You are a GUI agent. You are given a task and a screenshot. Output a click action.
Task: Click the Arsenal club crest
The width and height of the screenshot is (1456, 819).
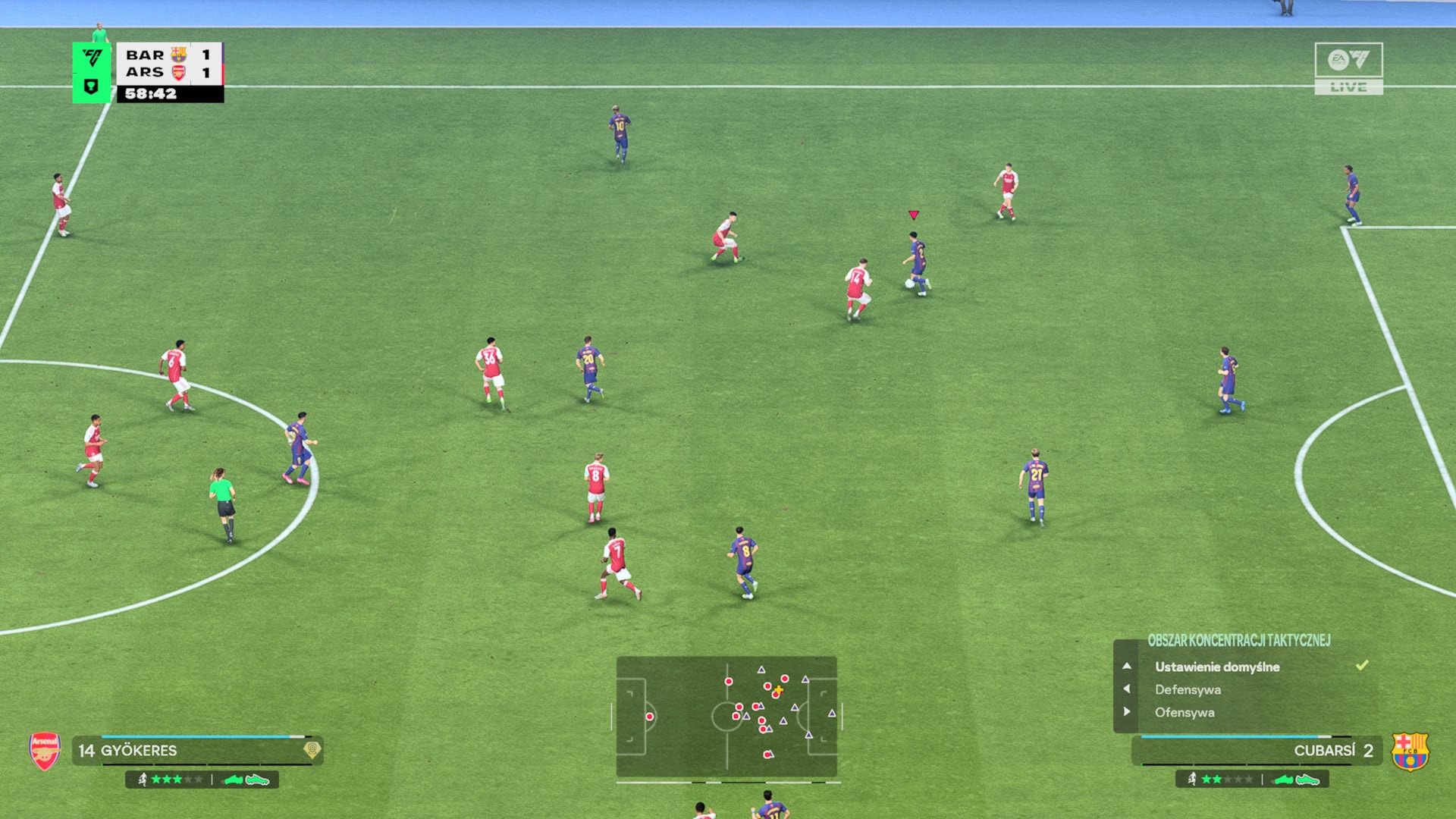pos(45,751)
